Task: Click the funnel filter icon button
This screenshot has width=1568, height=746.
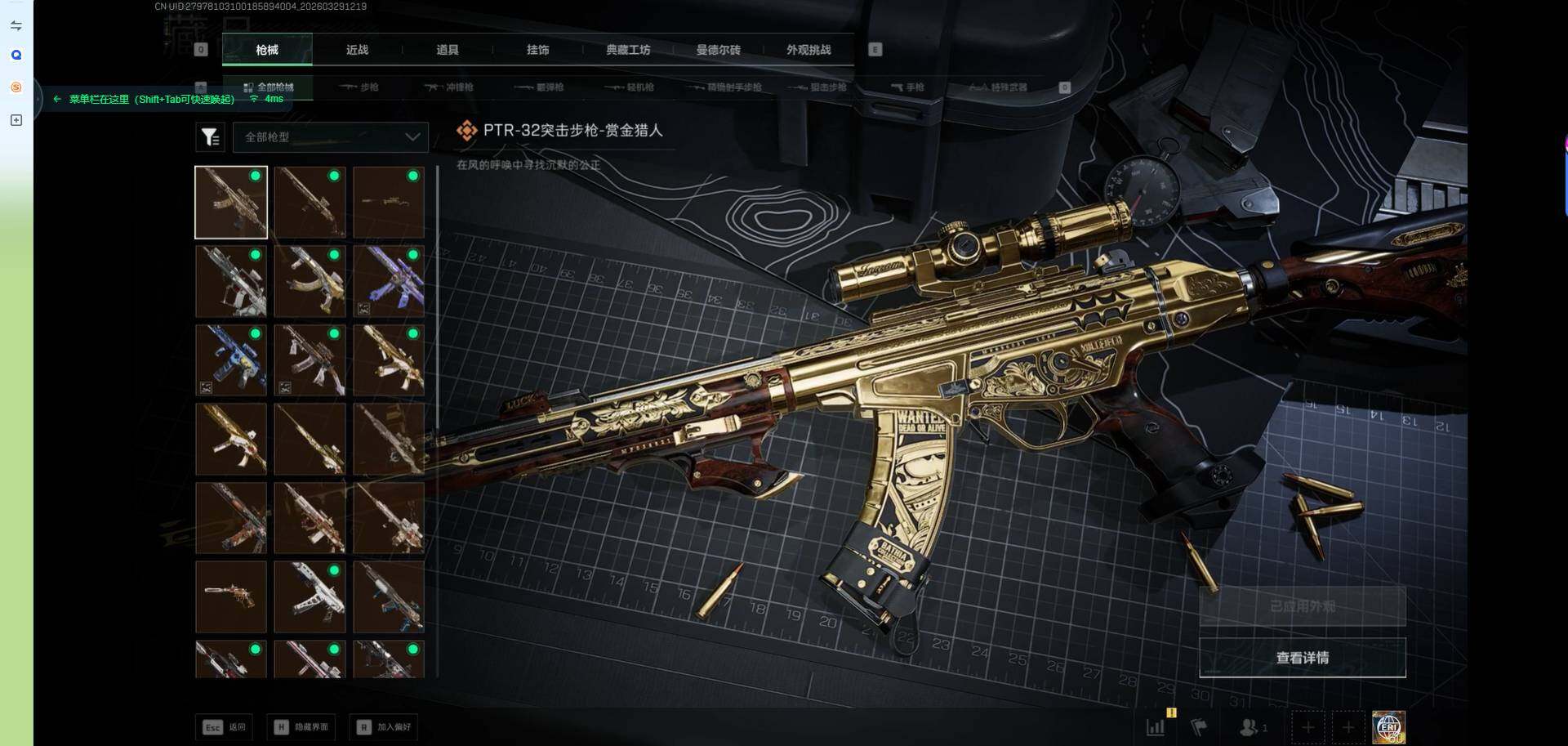Action: (x=210, y=137)
